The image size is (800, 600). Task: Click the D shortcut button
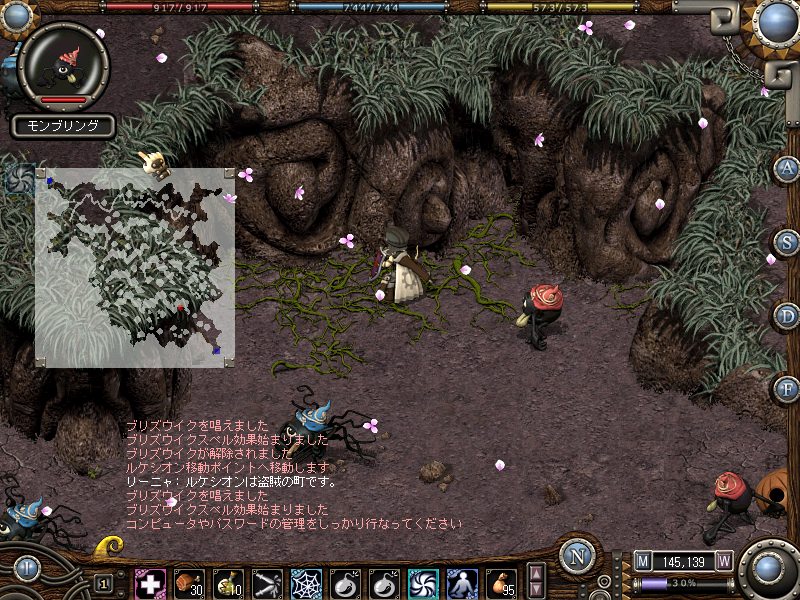[x=787, y=316]
